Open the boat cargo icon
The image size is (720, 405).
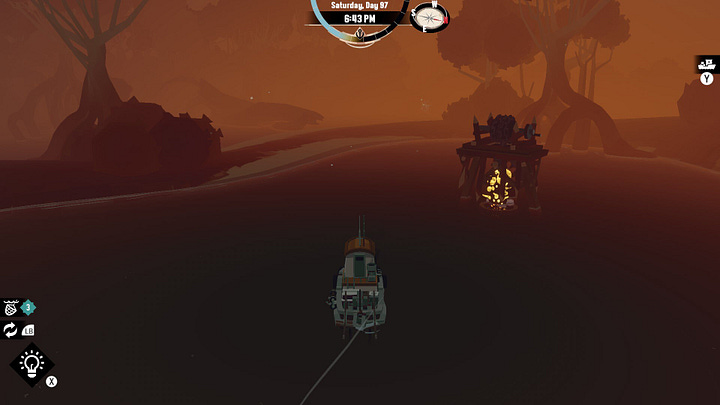tap(706, 63)
